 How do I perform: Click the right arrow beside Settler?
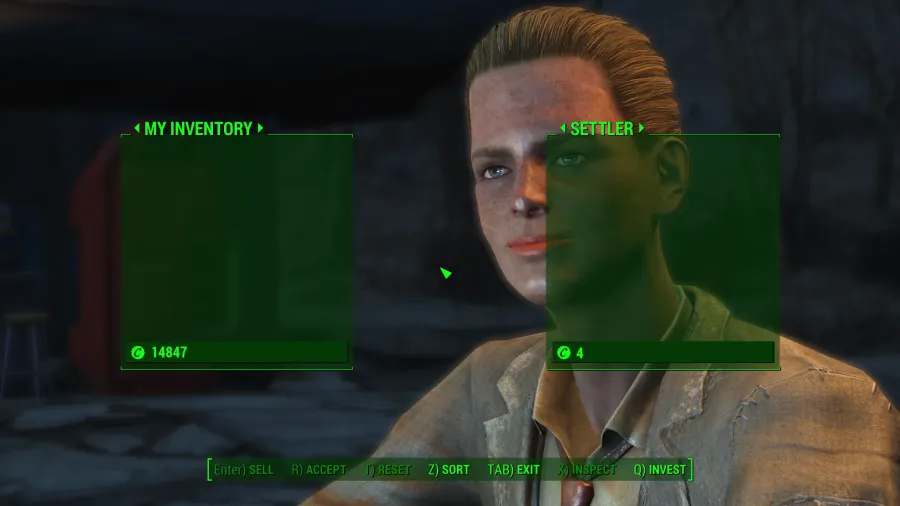(641, 129)
